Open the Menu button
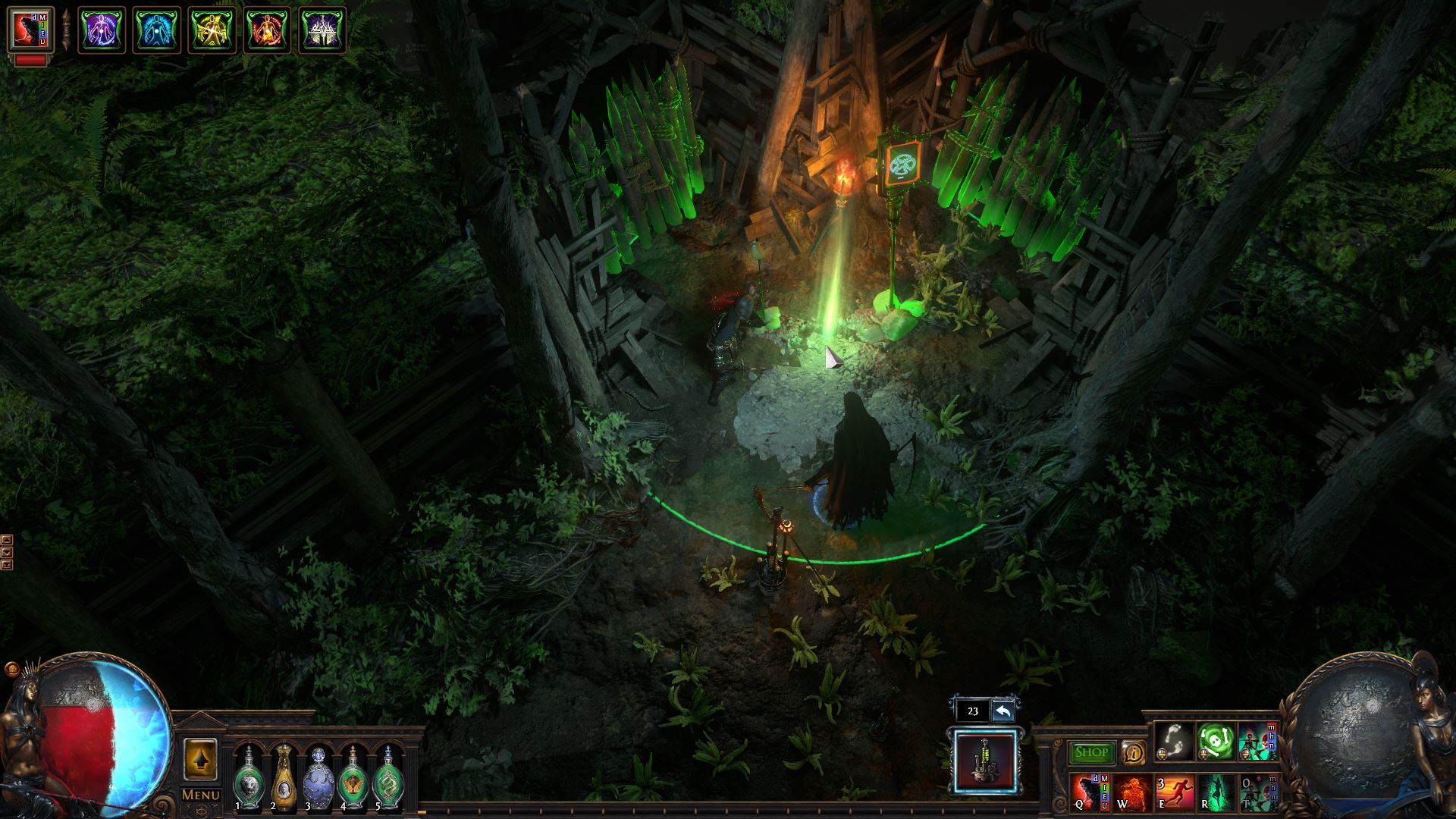The width and height of the screenshot is (1456, 819). tap(201, 795)
